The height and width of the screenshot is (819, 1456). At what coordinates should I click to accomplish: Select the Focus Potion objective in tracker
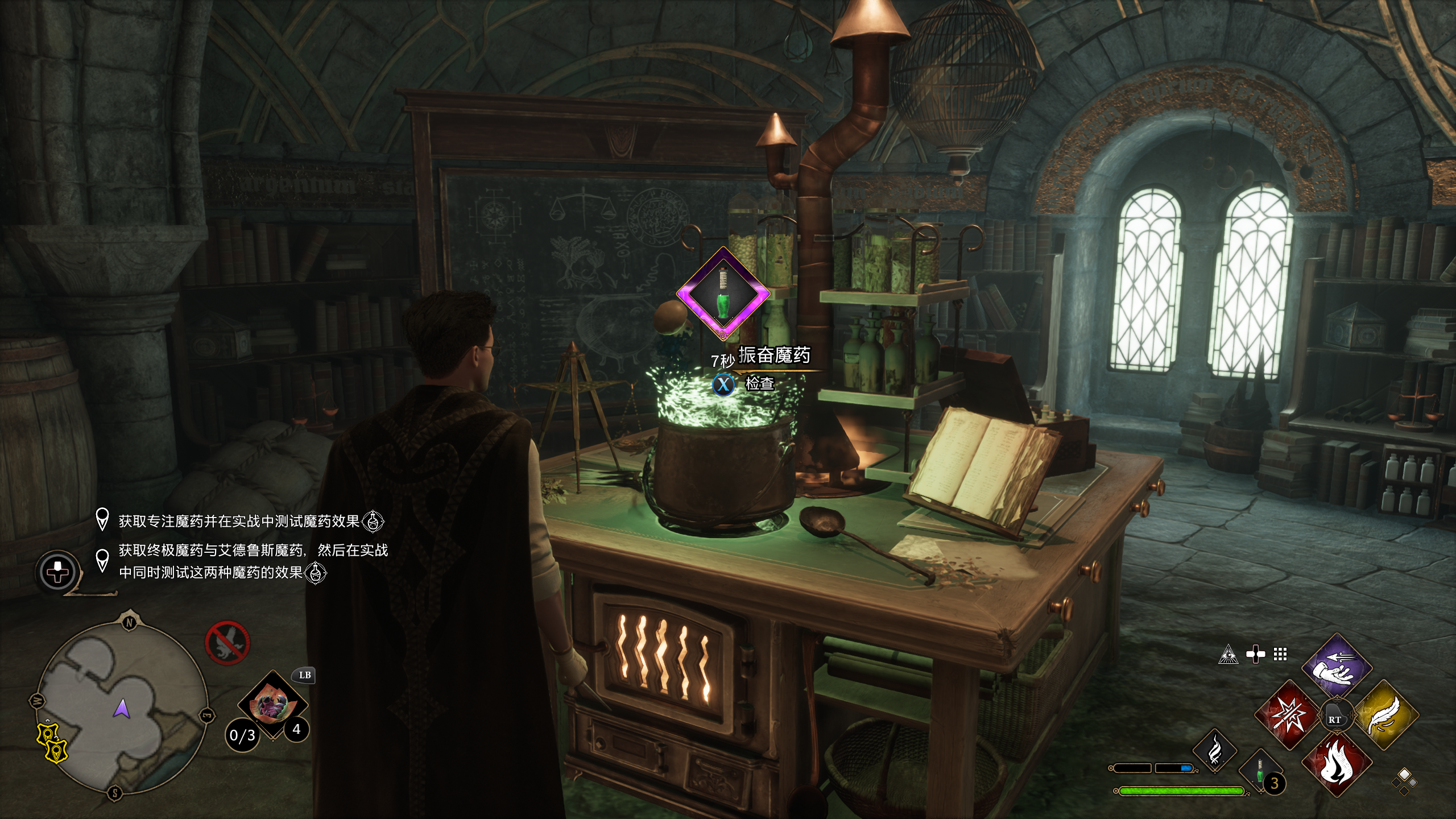pyautogui.click(x=239, y=521)
